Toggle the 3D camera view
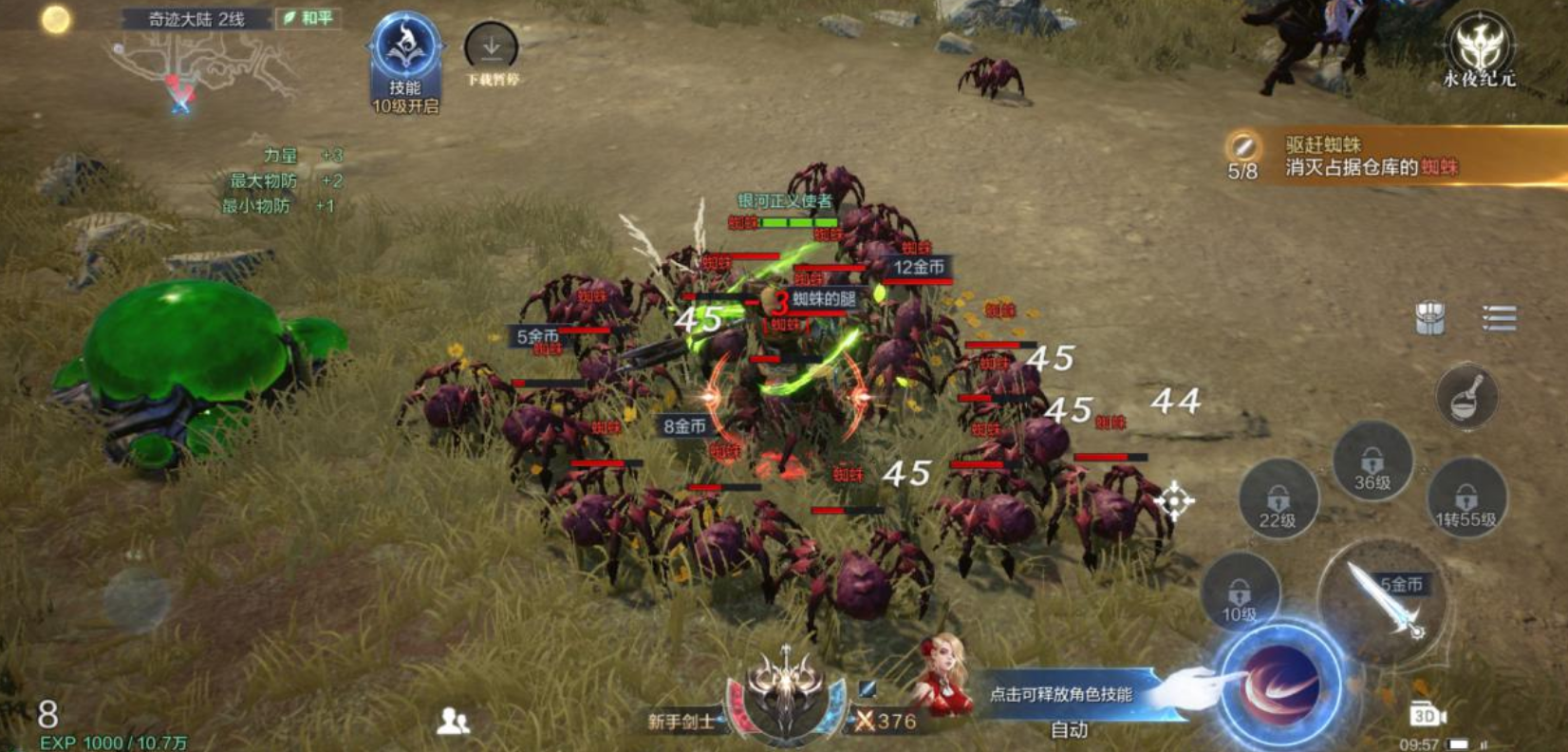This screenshot has width=1568, height=752. pos(1427,715)
